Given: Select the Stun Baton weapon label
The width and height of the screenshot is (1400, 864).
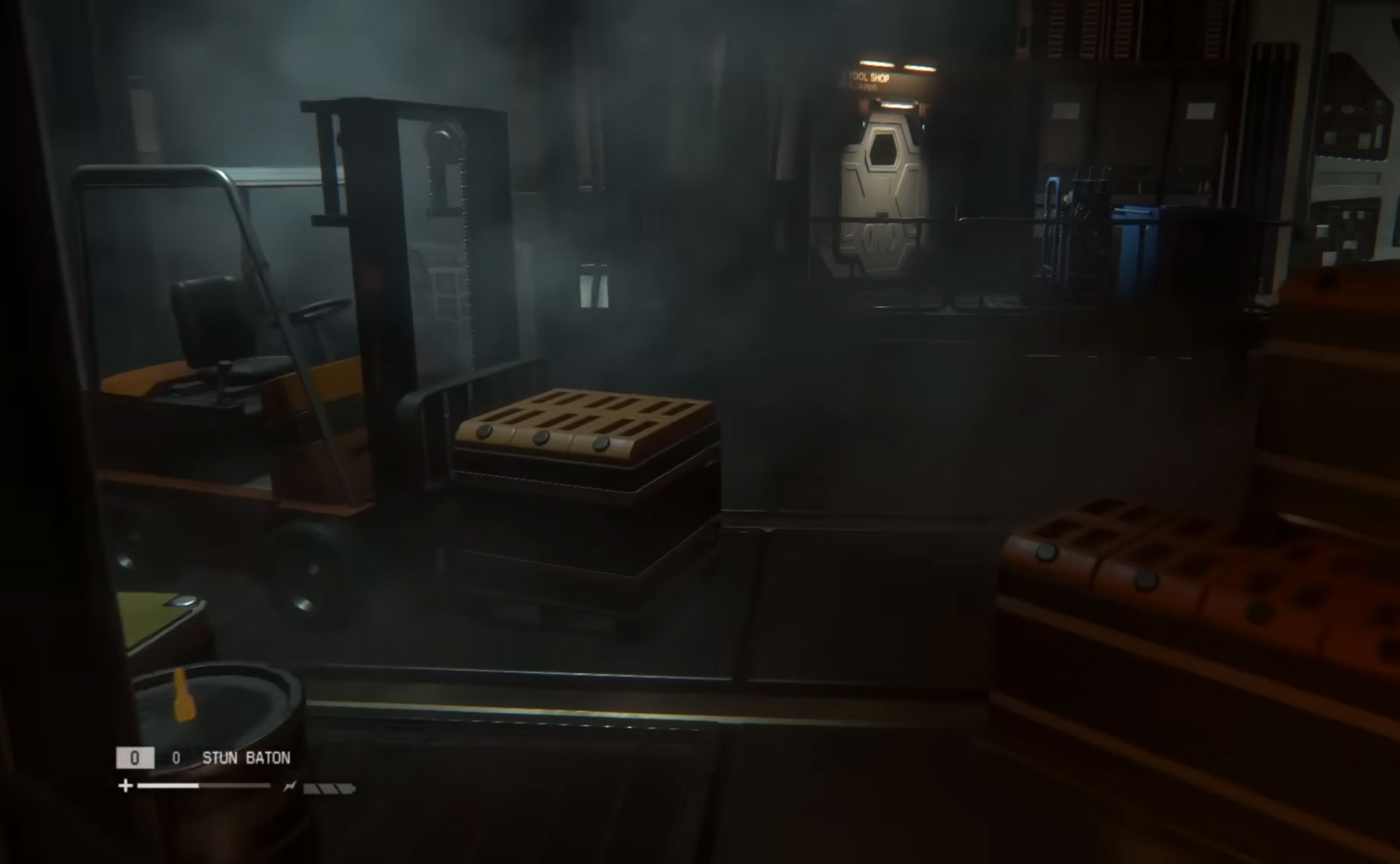Looking at the screenshot, I should pyautogui.click(x=246, y=758).
